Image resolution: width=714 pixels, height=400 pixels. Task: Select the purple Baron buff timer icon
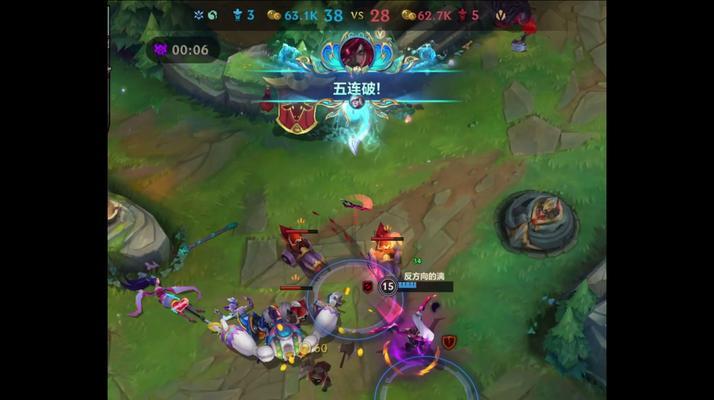pos(161,50)
